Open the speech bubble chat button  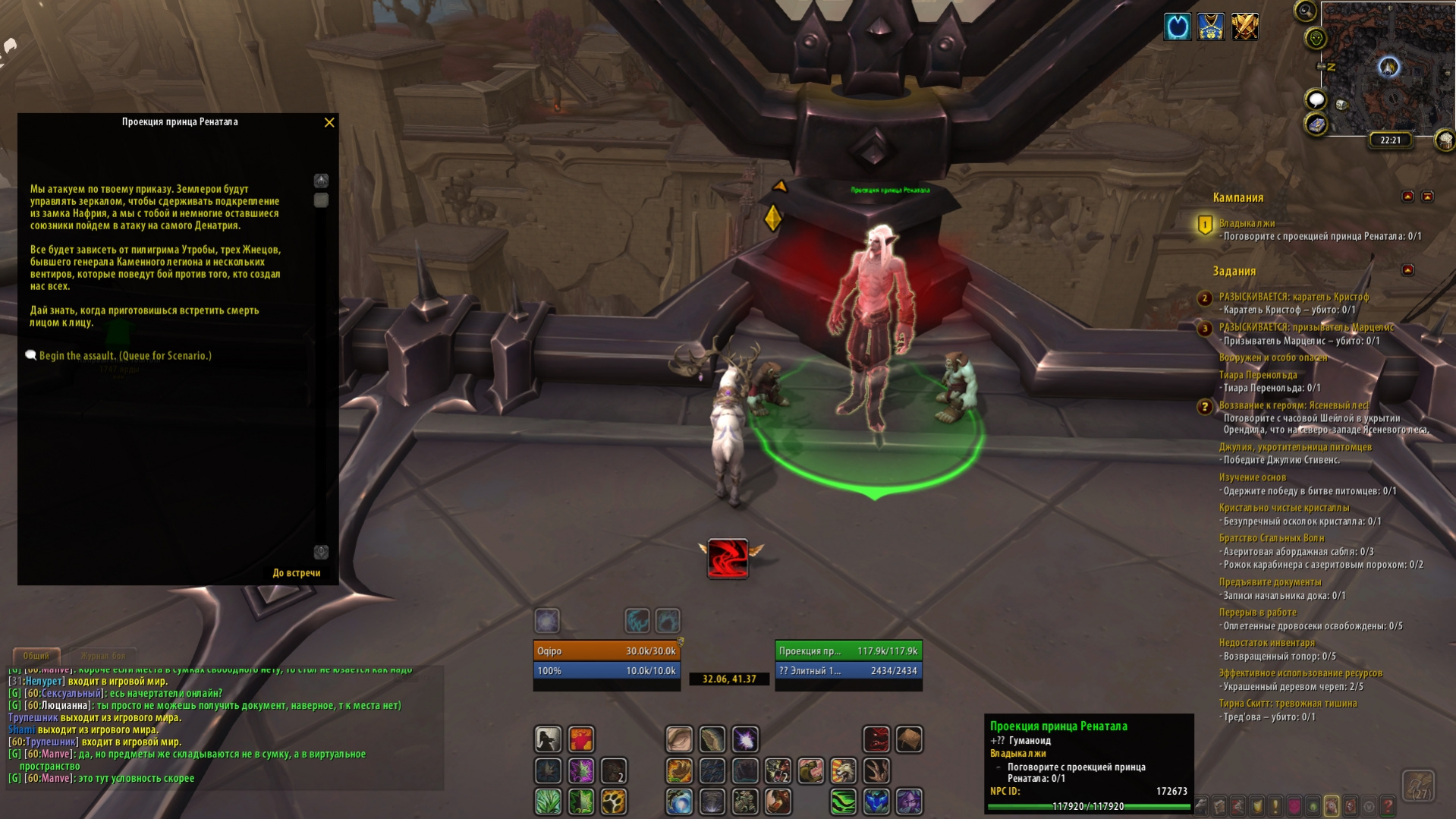click(x=1316, y=99)
